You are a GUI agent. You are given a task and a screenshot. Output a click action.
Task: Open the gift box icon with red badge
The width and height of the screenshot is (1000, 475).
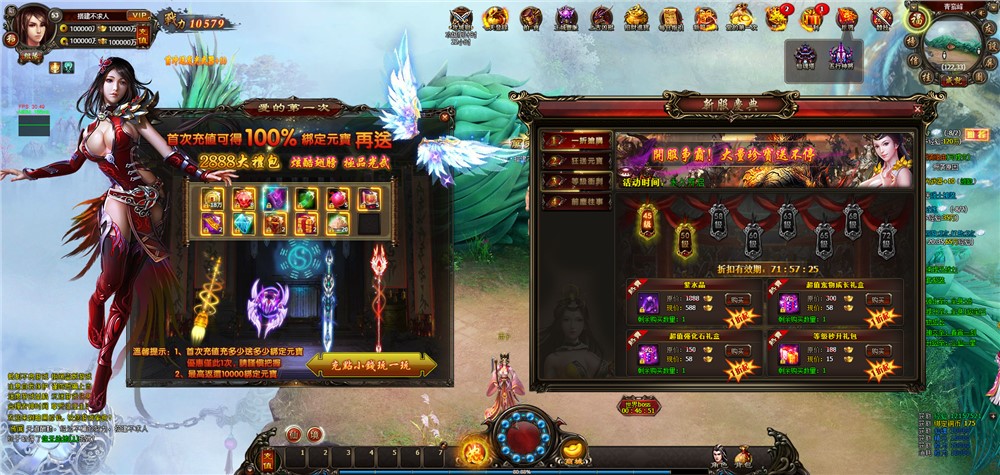pyautogui.click(x=811, y=18)
